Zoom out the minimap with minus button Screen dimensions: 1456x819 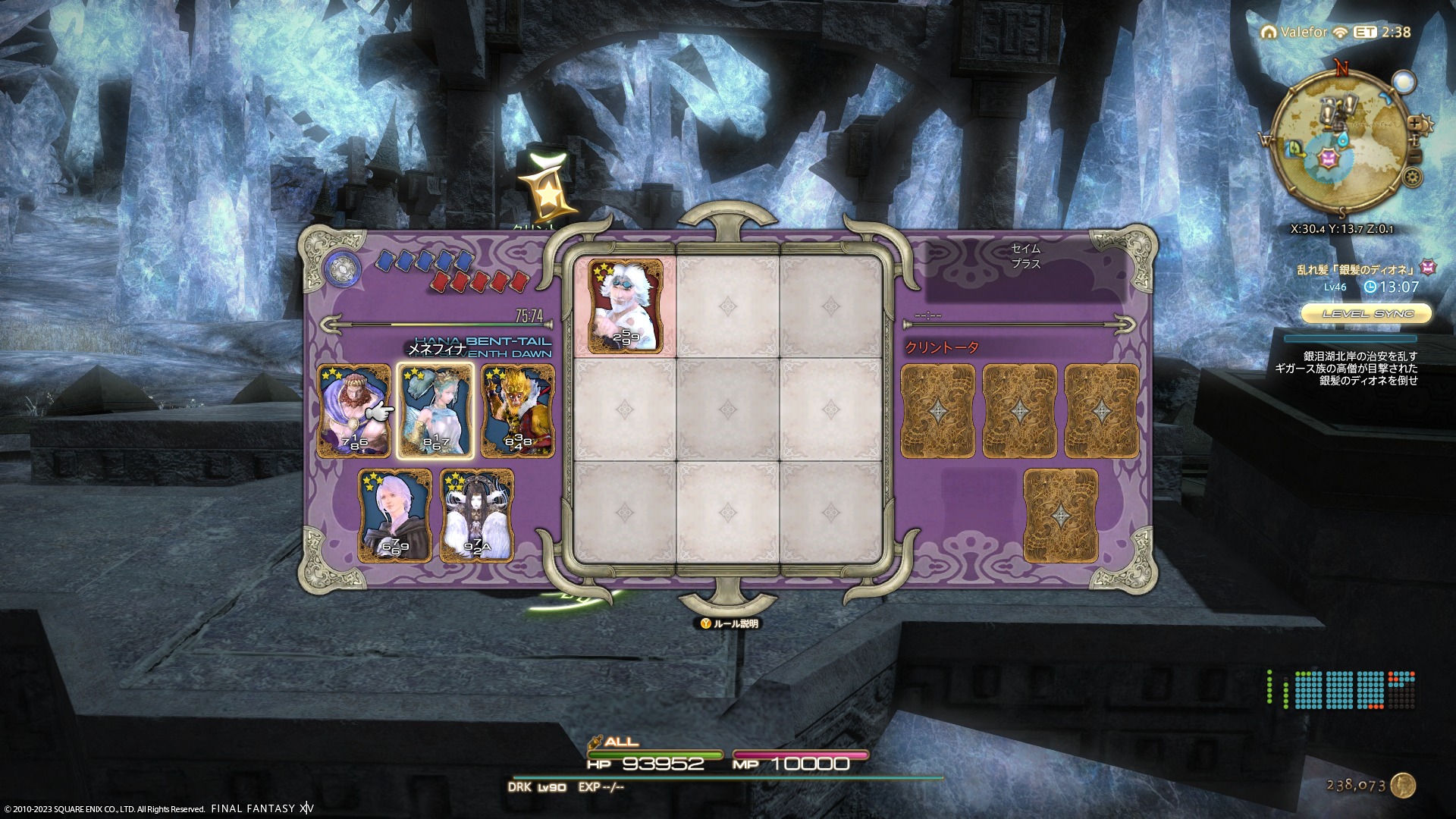click(x=1414, y=158)
